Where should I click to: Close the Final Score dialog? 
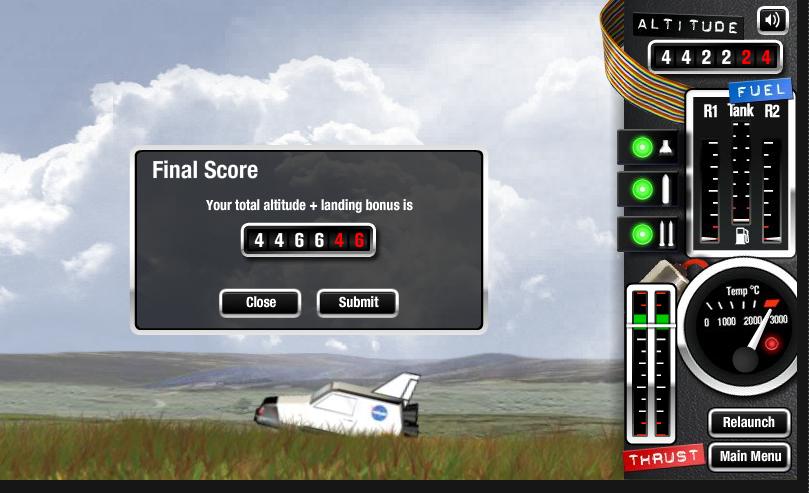tap(260, 302)
